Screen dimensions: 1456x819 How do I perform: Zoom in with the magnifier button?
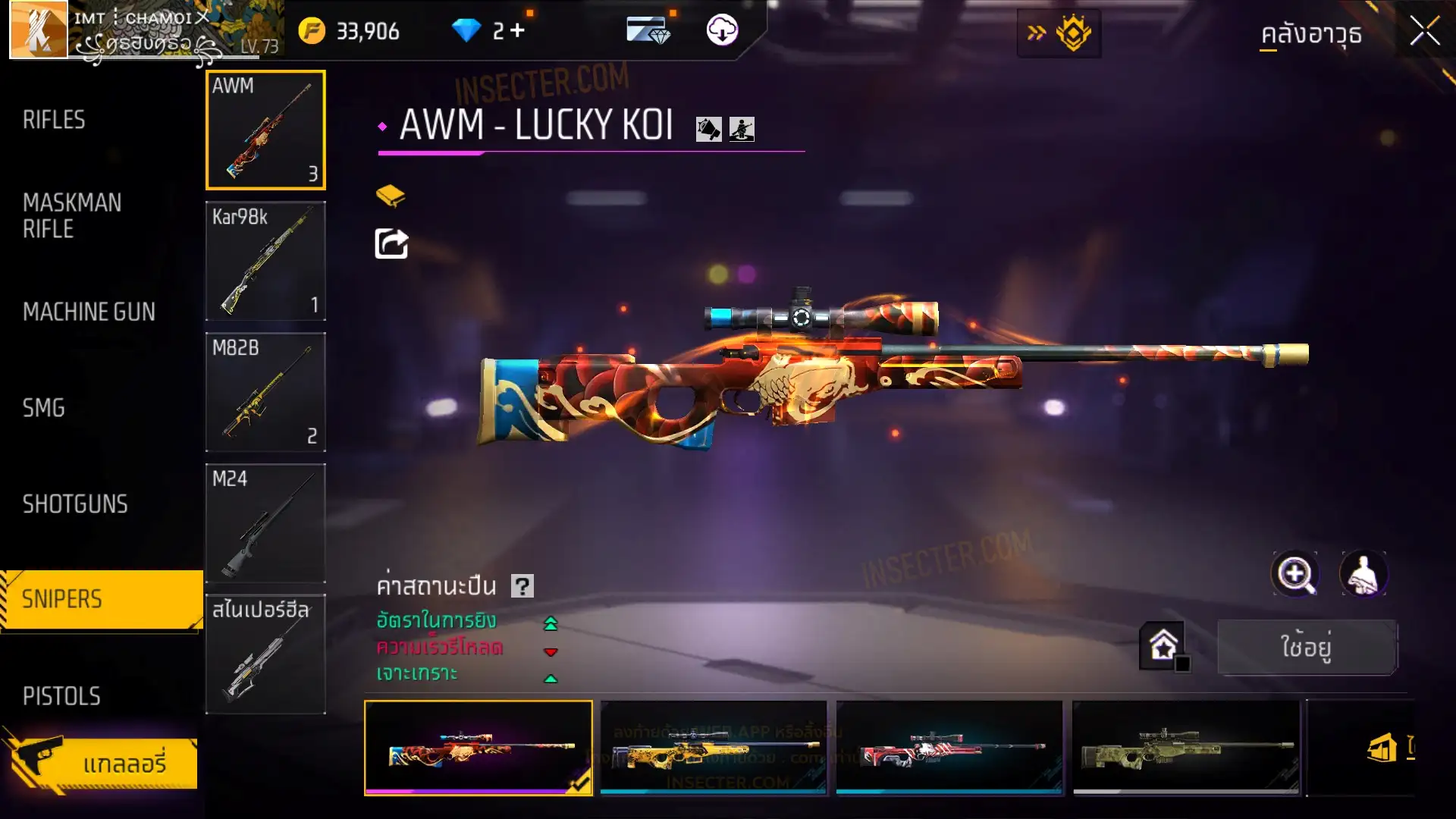[1295, 574]
